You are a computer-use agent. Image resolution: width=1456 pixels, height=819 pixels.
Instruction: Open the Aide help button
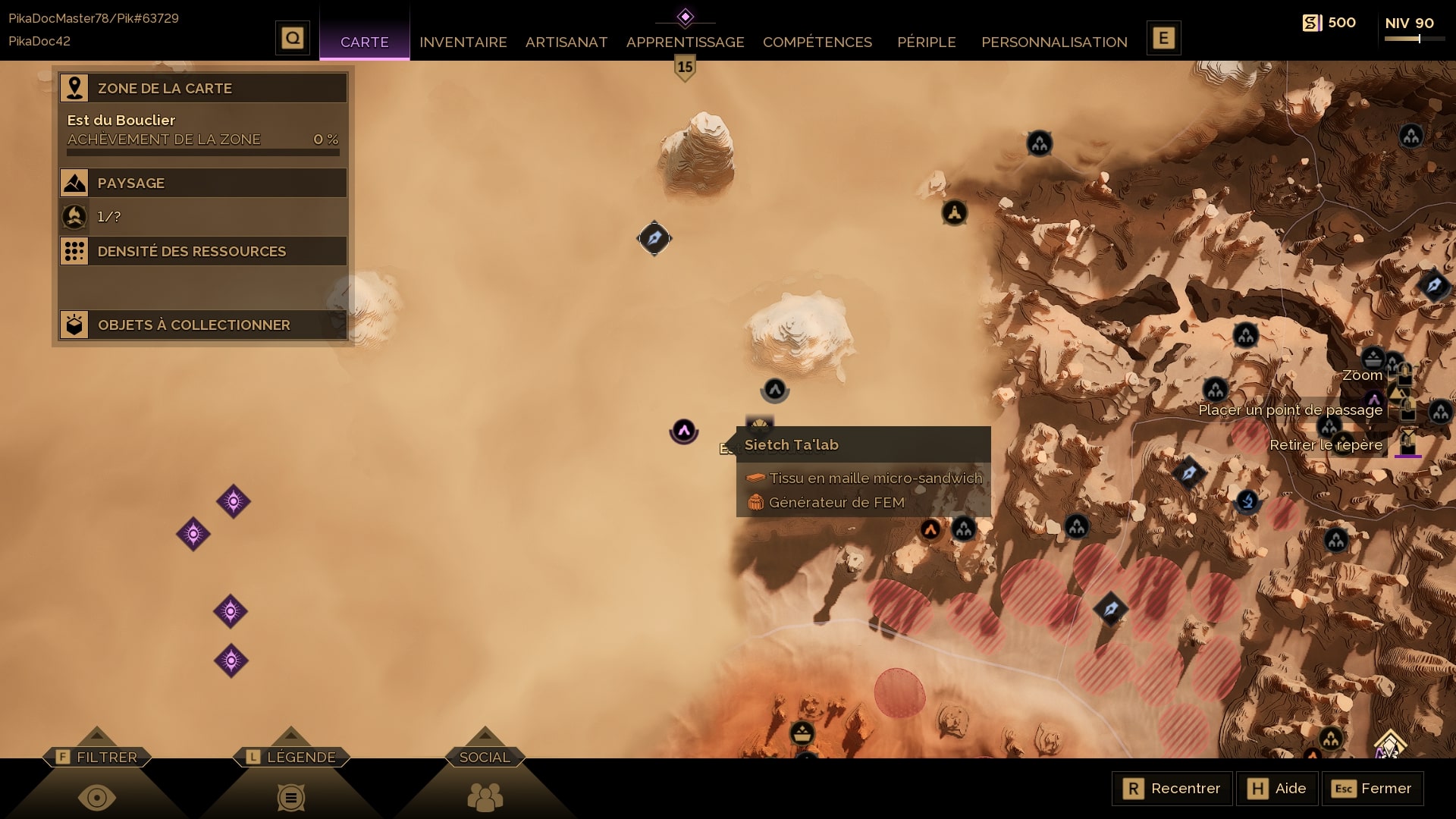pos(1277,789)
